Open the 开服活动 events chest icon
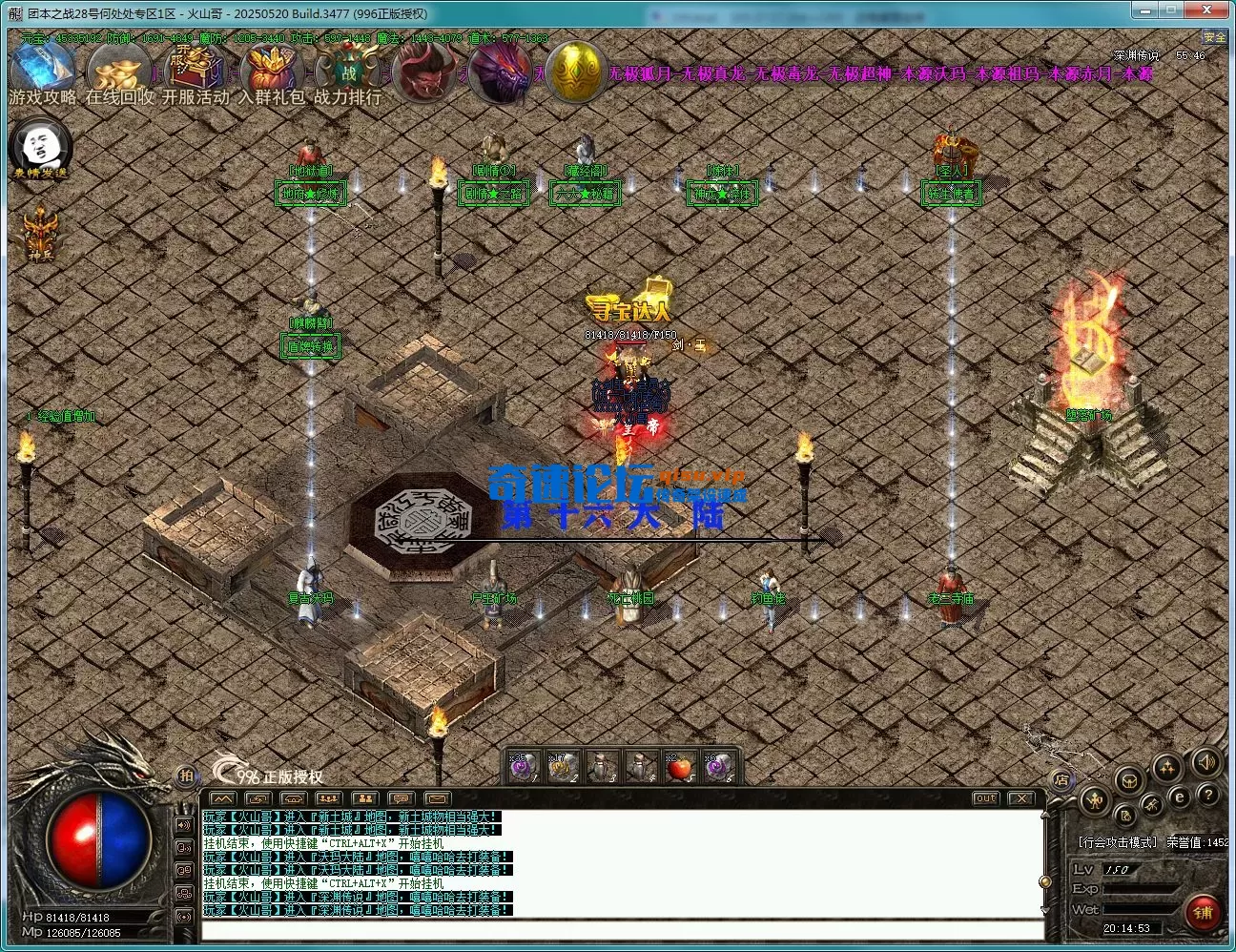This screenshot has height=952, width=1236. [x=194, y=67]
